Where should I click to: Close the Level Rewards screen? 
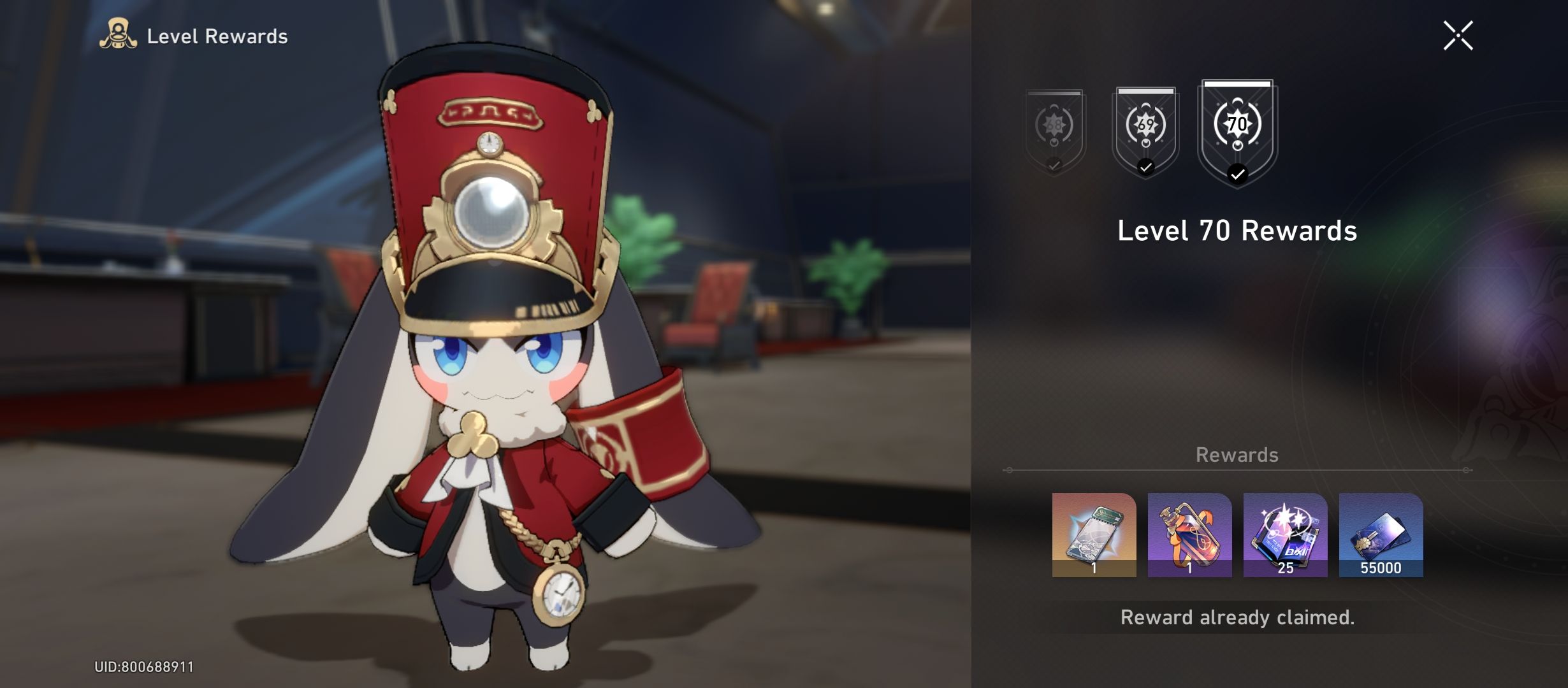coord(1459,35)
